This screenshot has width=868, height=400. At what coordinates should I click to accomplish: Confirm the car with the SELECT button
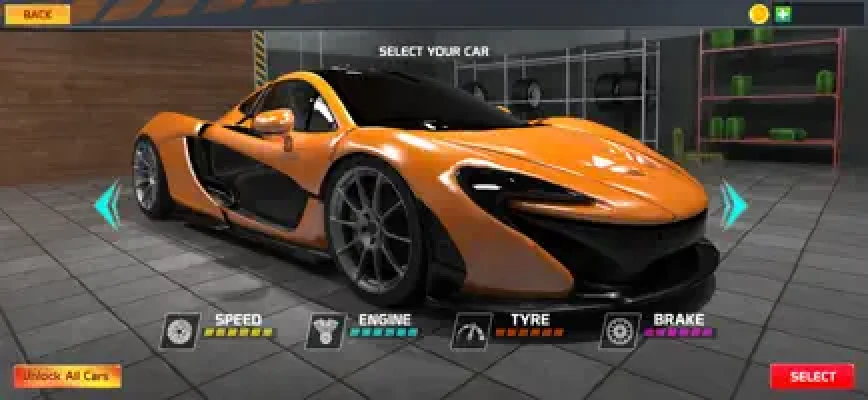point(812,377)
